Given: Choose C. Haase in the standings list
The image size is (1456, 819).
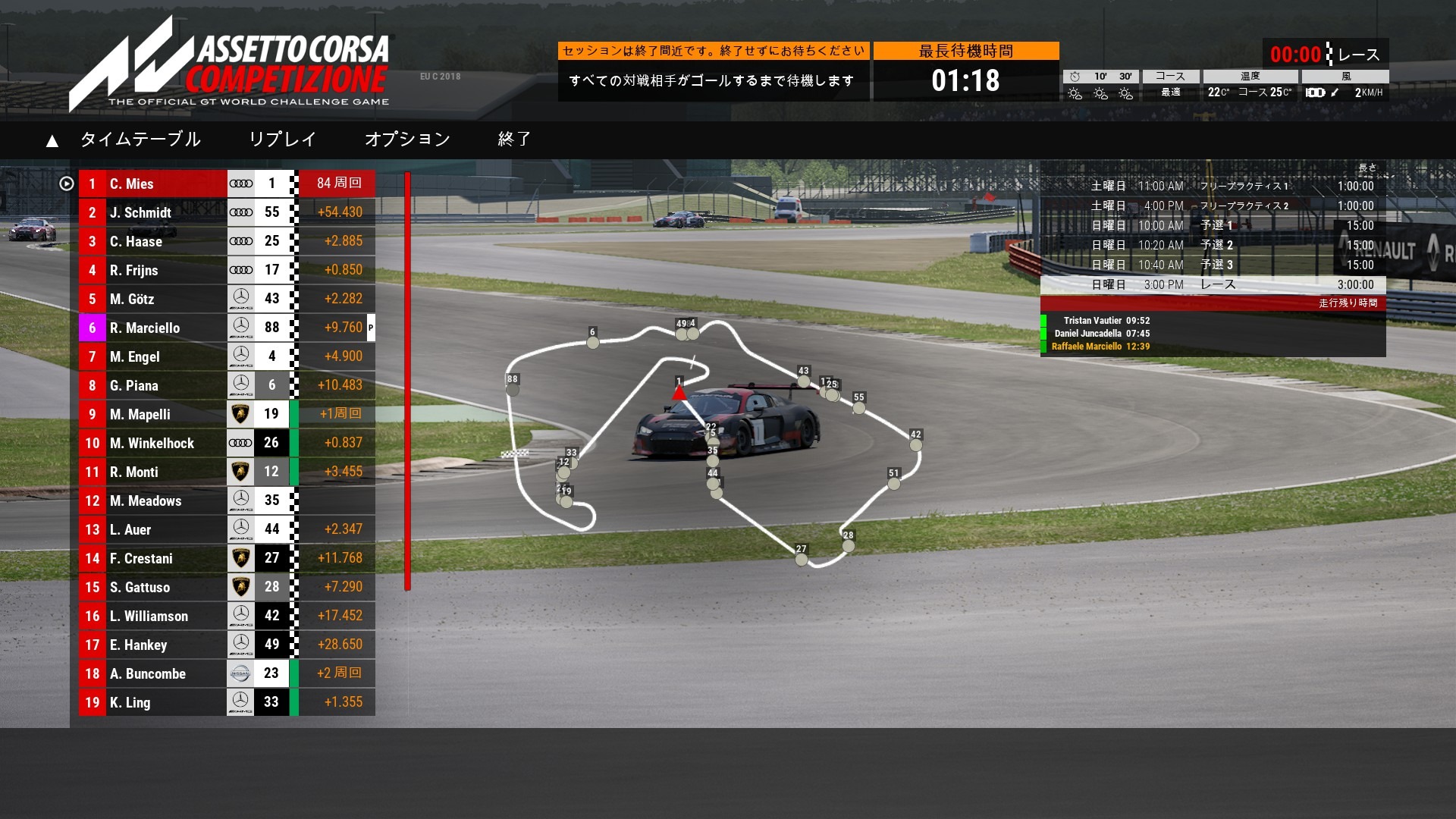Looking at the screenshot, I should click(152, 242).
